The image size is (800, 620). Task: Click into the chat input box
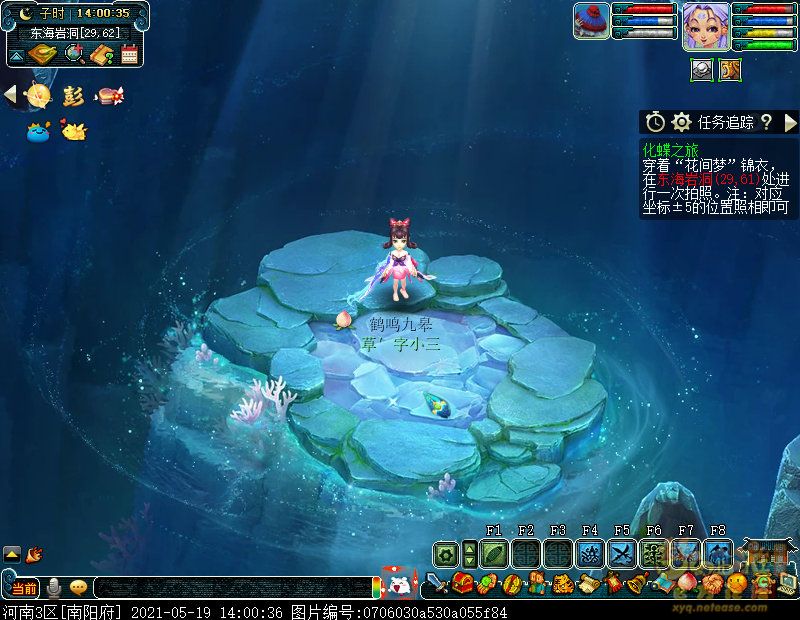point(230,588)
